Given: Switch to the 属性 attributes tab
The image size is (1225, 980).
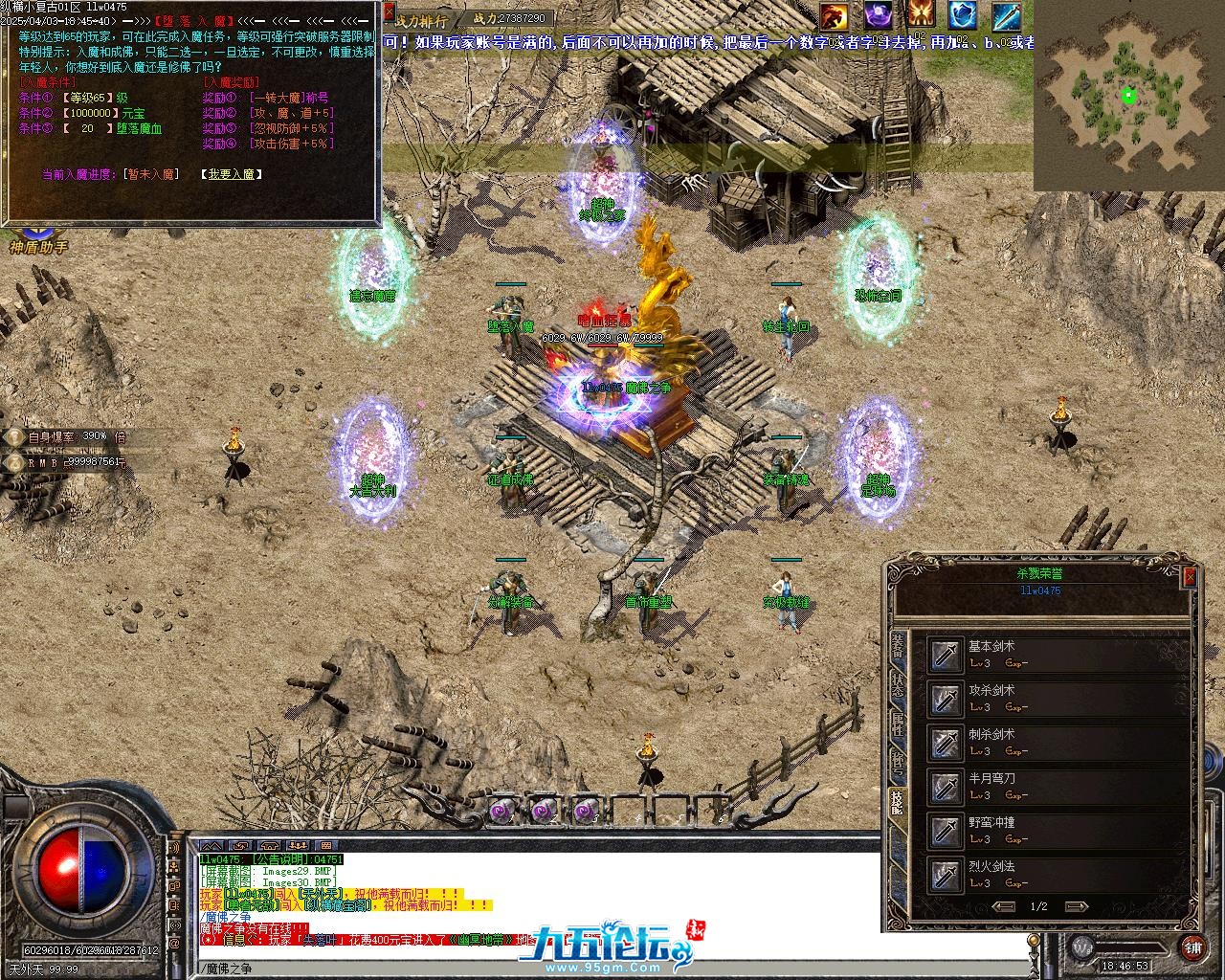Looking at the screenshot, I should [898, 724].
